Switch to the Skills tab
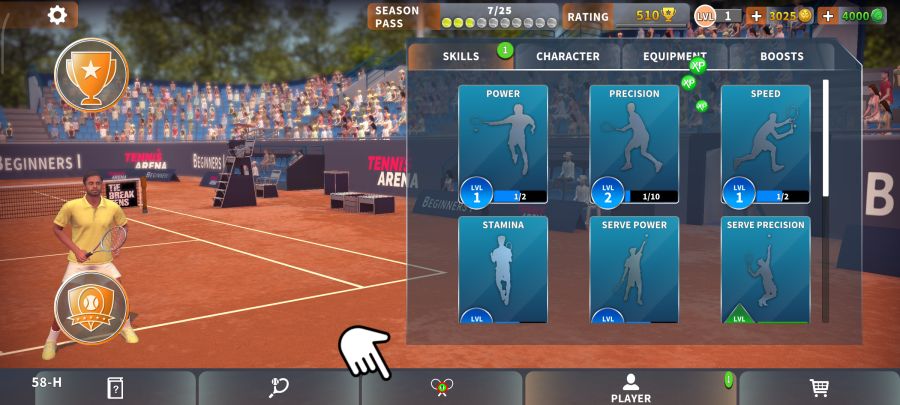 [461, 57]
